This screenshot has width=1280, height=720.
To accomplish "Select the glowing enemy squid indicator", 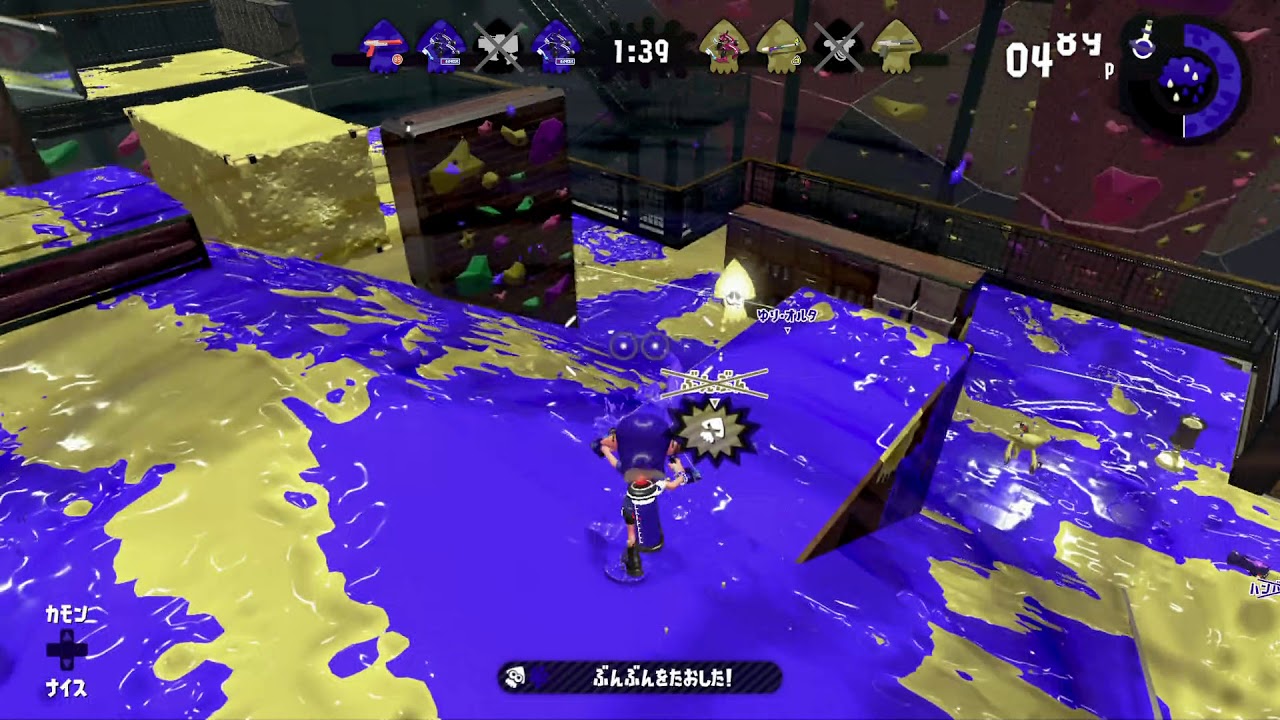I will click(736, 289).
